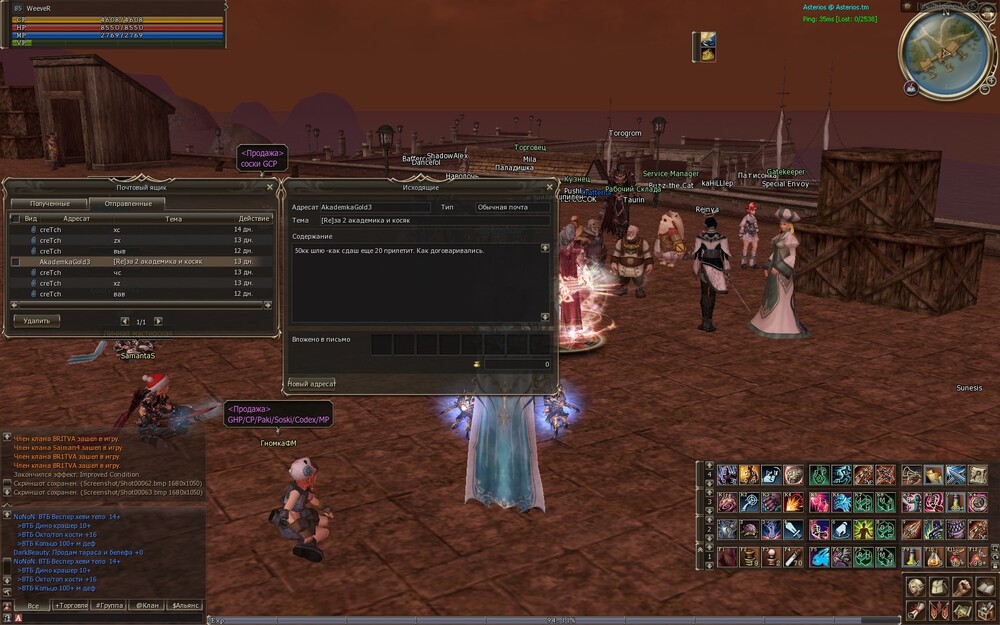This screenshot has width=1000, height=625.
Task: Open the character face menu icon
Action: [916, 586]
